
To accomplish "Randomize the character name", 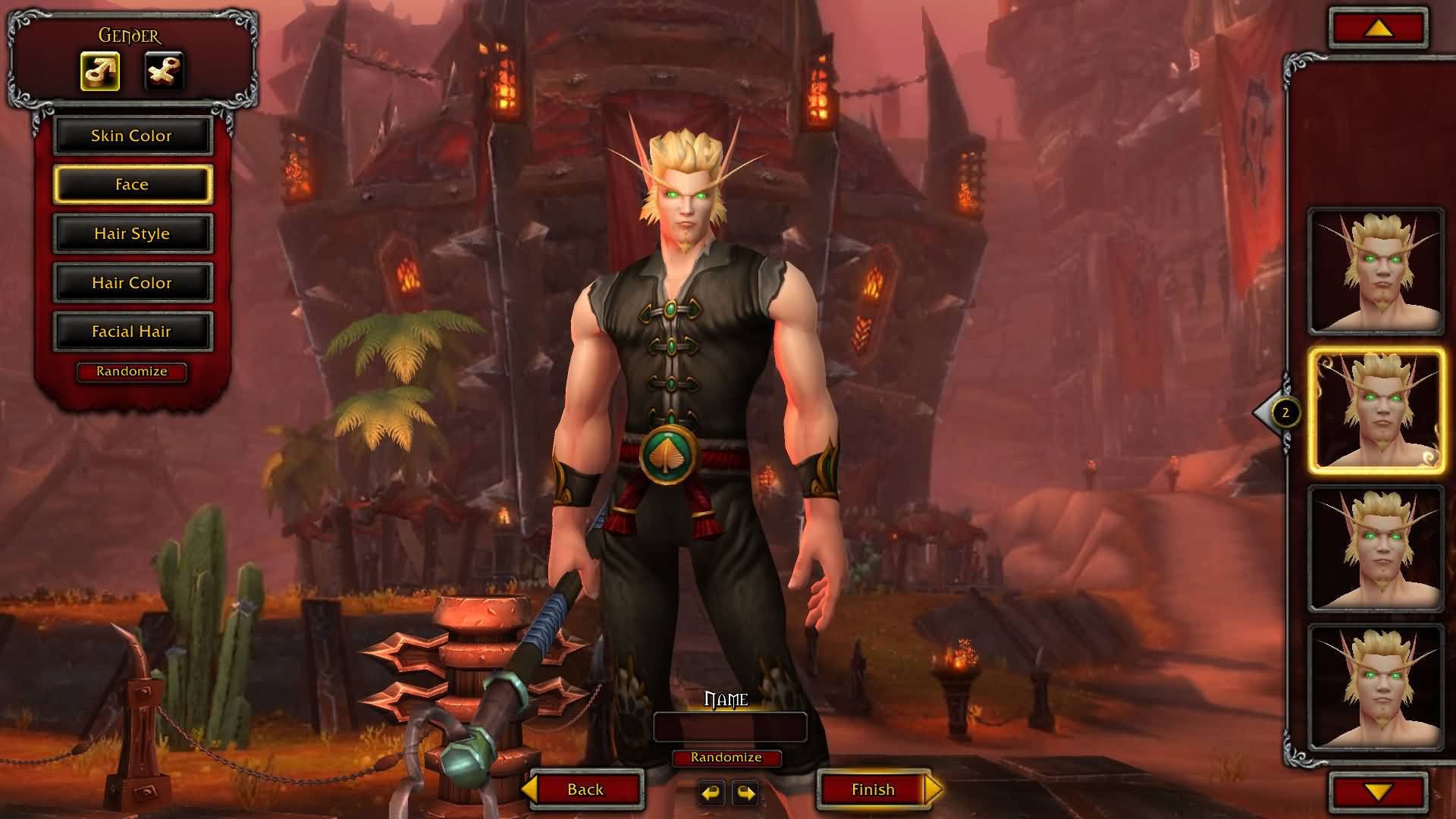I will (x=726, y=758).
